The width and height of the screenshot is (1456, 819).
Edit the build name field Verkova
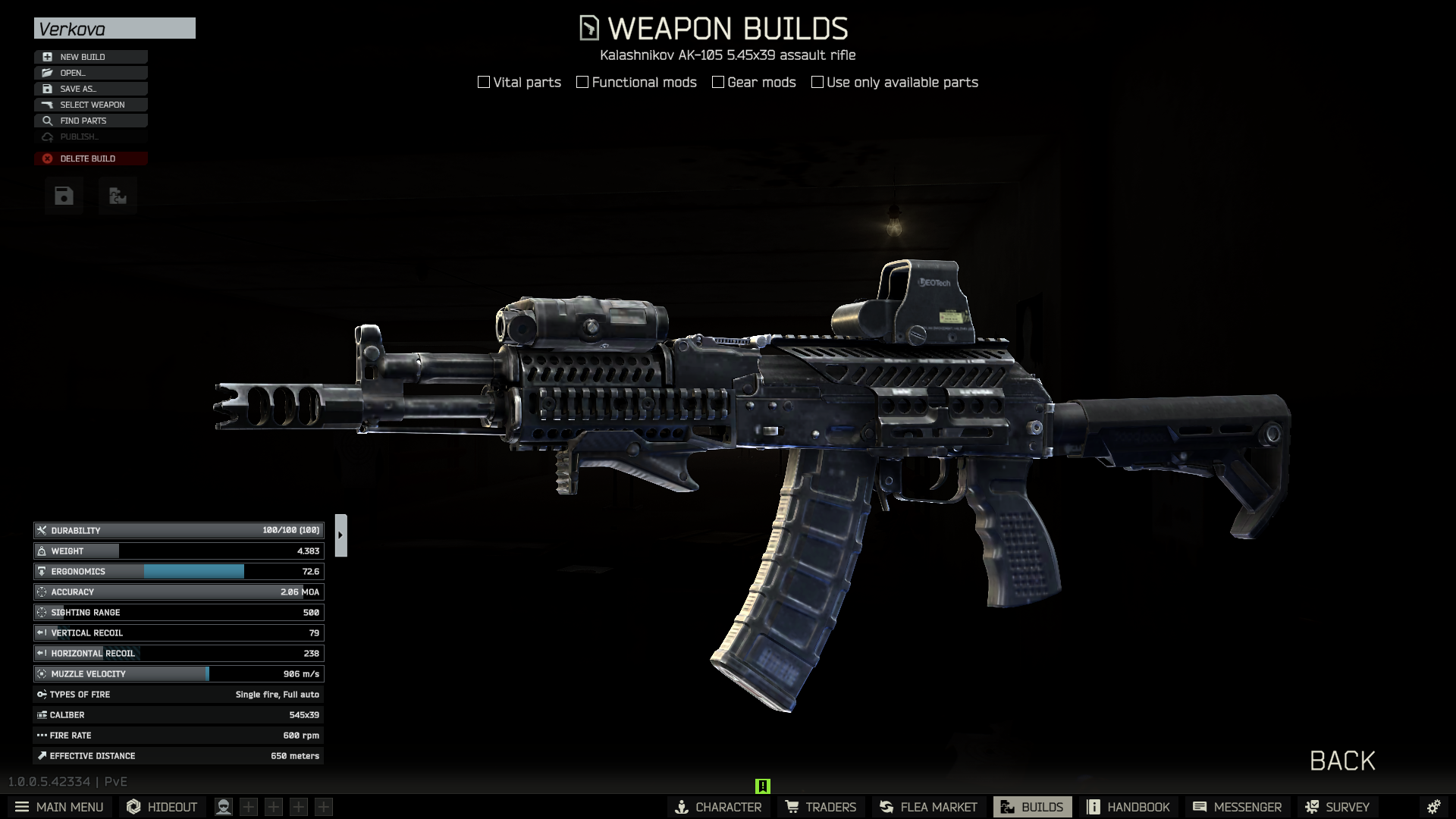pos(115,29)
